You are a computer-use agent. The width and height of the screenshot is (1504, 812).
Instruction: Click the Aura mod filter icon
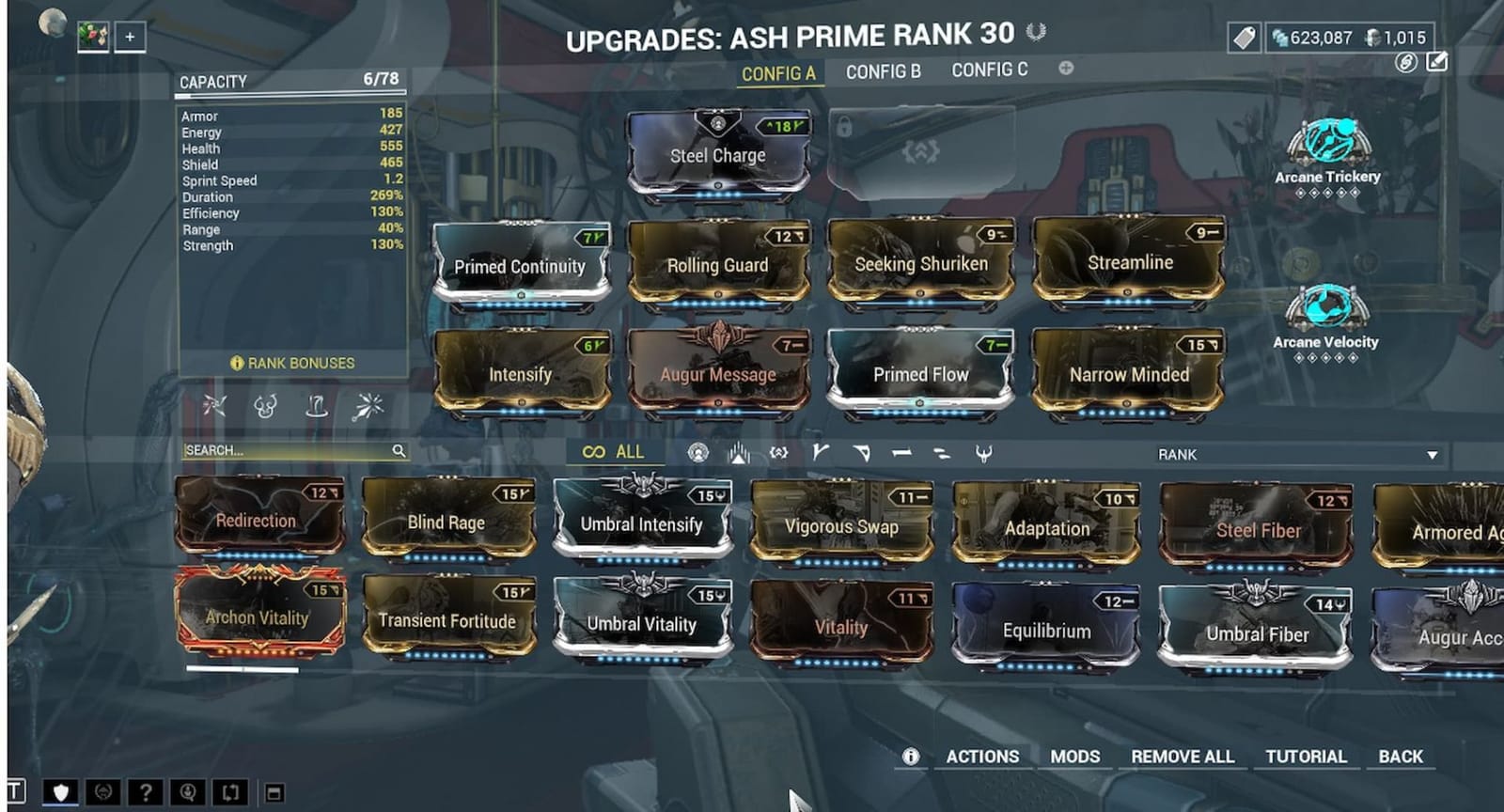pyautogui.click(x=739, y=452)
